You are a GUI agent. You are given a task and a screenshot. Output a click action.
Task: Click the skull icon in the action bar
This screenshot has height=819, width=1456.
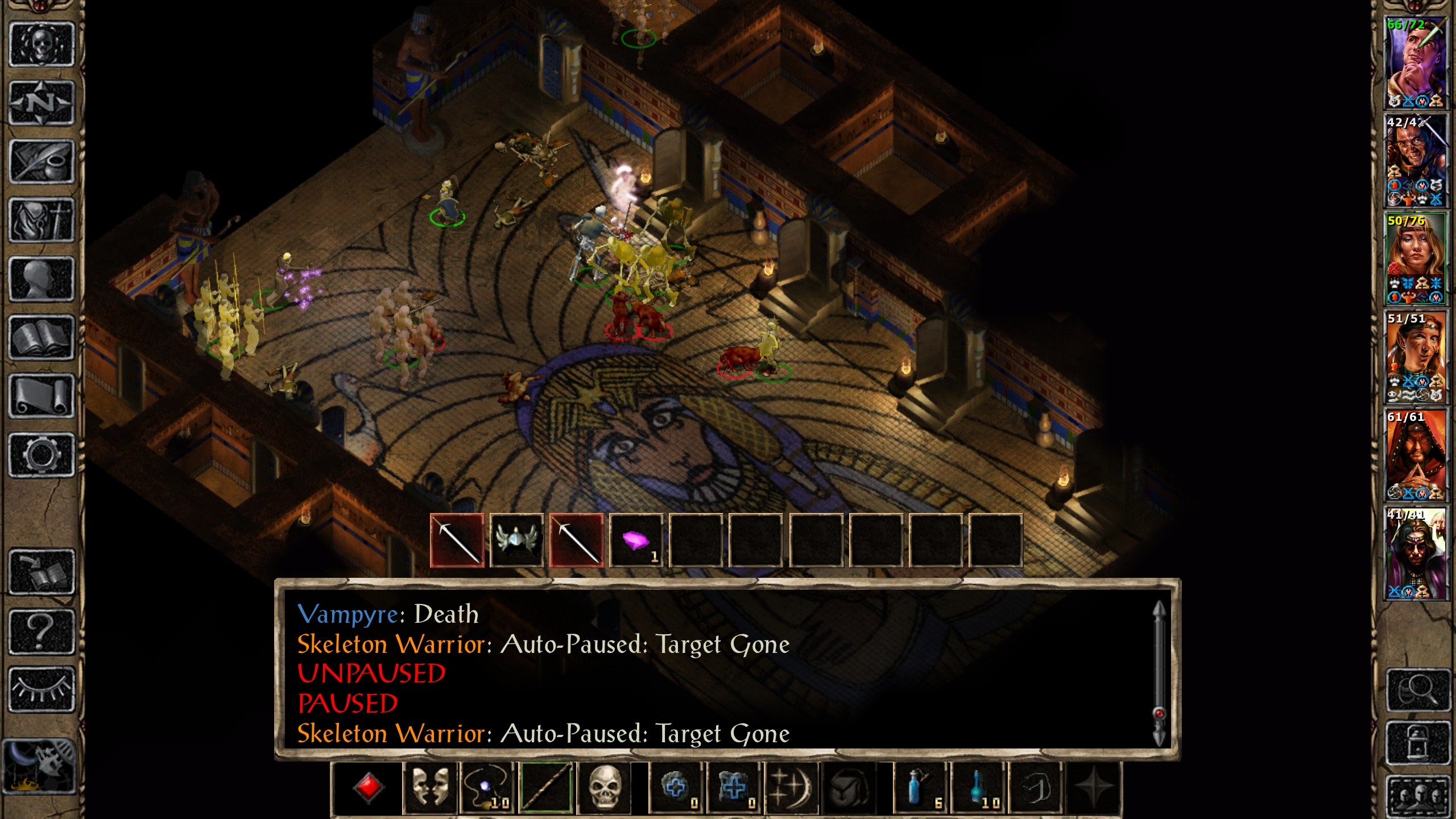click(x=604, y=788)
